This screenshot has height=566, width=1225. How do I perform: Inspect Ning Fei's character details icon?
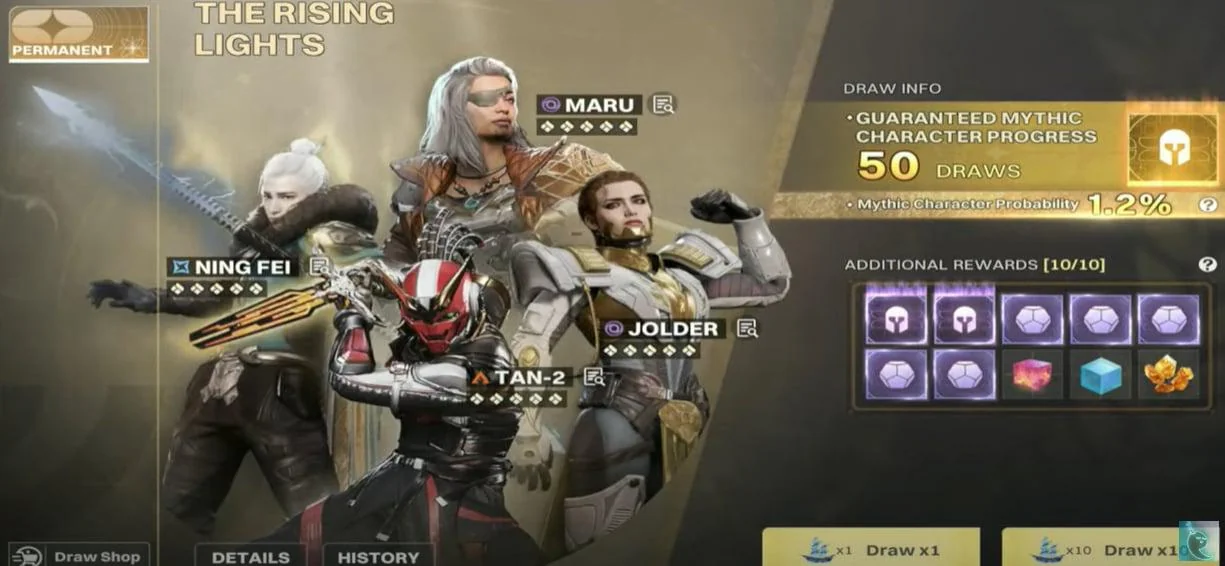point(319,266)
